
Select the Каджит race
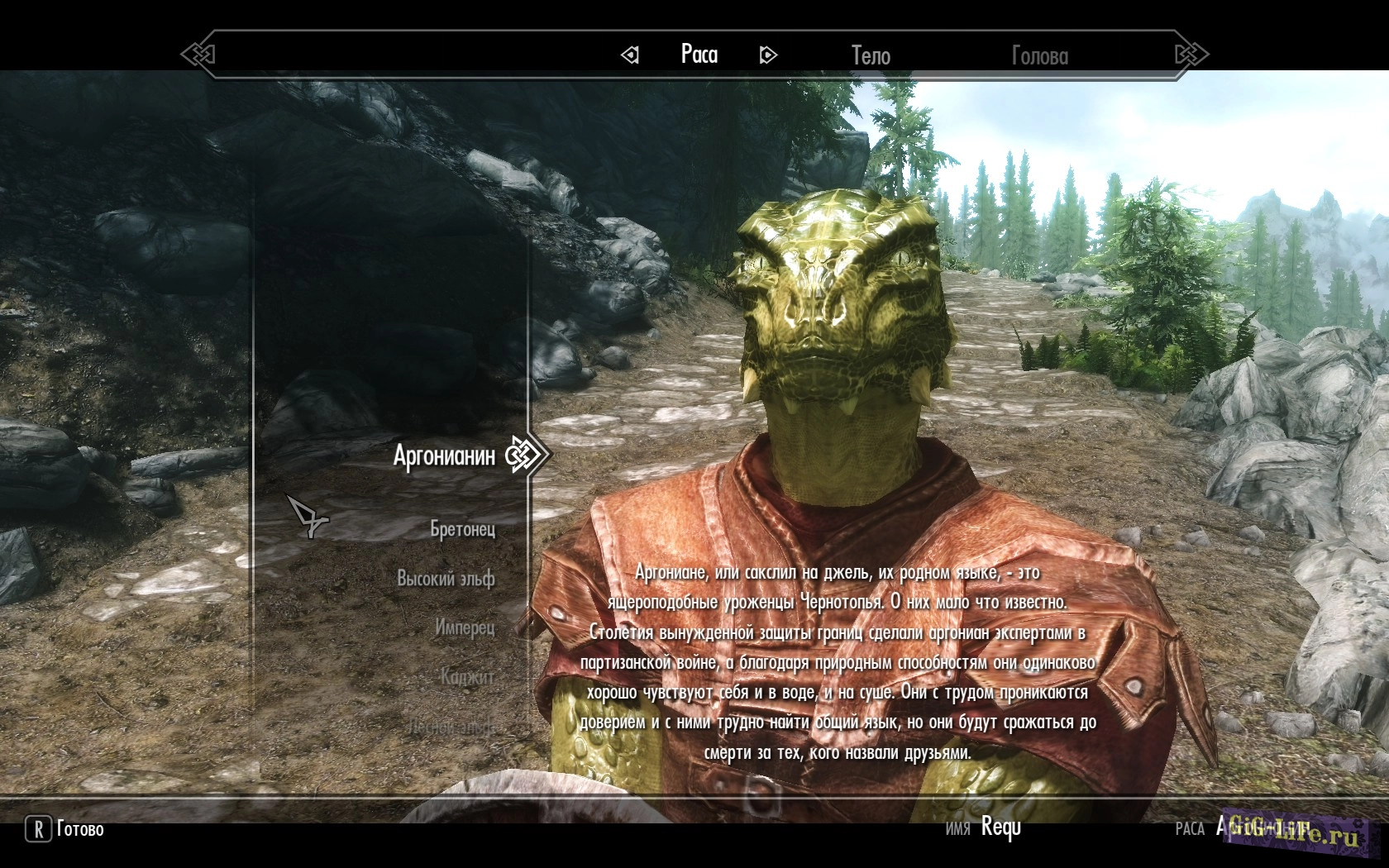pos(467,678)
